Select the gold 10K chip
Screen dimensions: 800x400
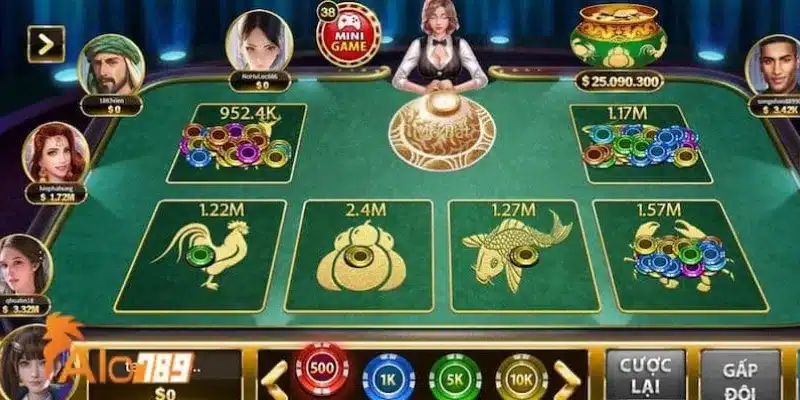[521, 377]
